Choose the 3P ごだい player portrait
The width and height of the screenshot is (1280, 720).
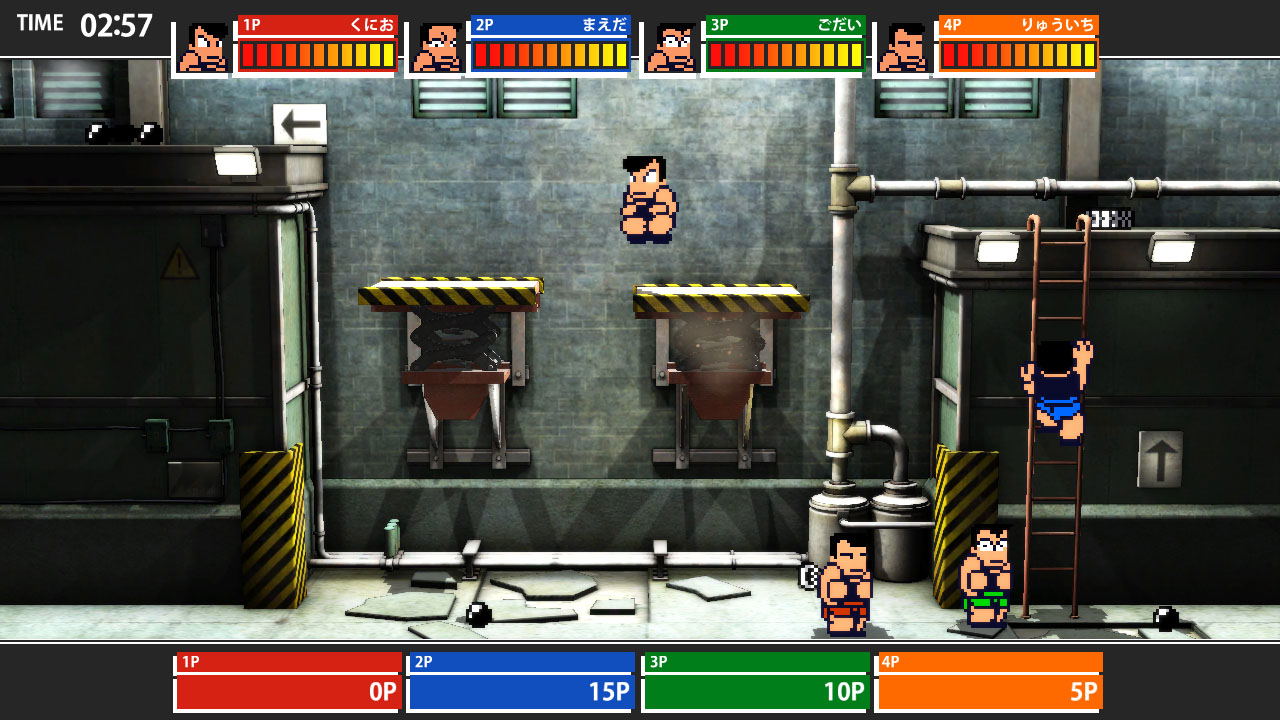(670, 48)
